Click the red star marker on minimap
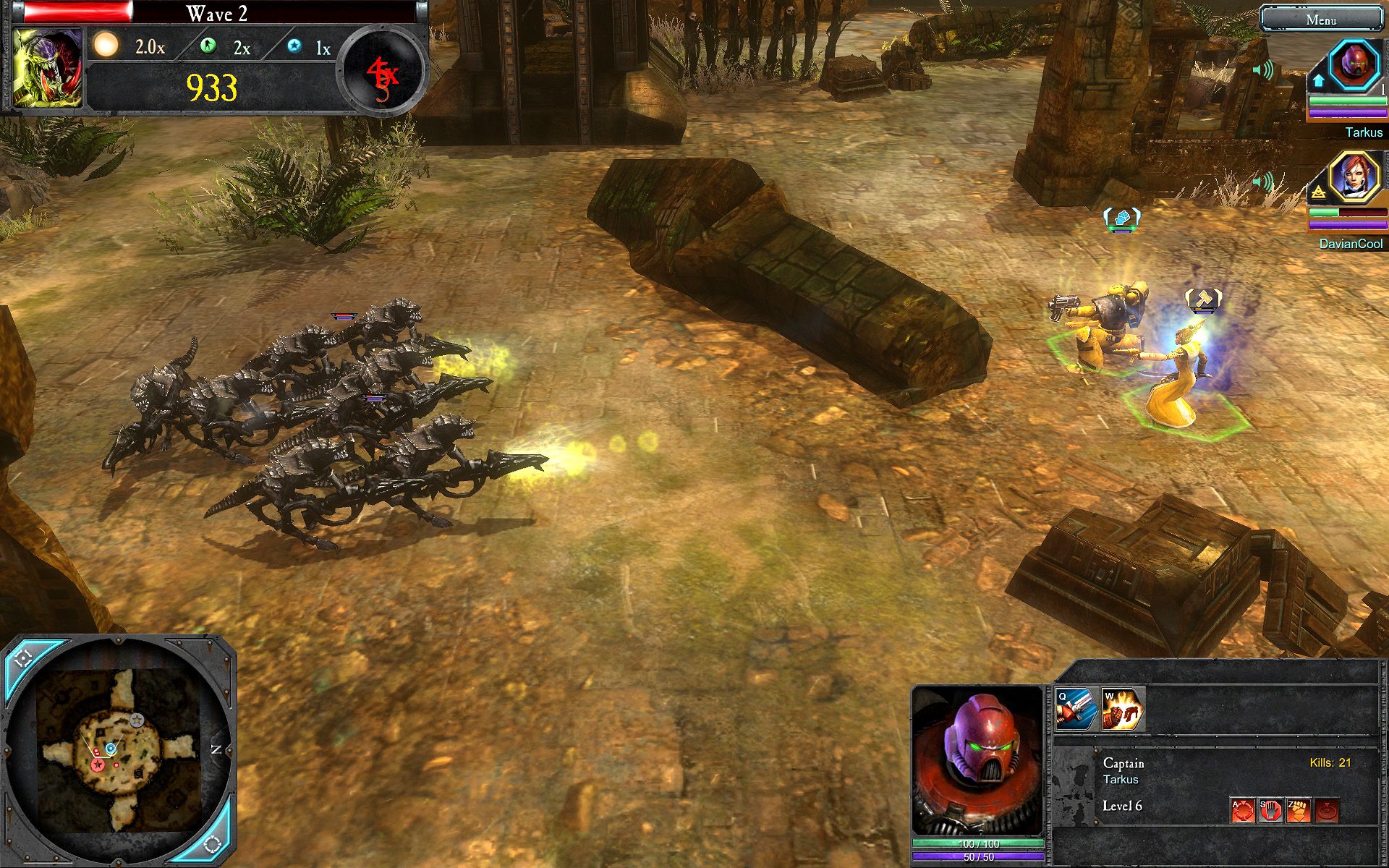The width and height of the screenshot is (1389, 868). [x=97, y=765]
